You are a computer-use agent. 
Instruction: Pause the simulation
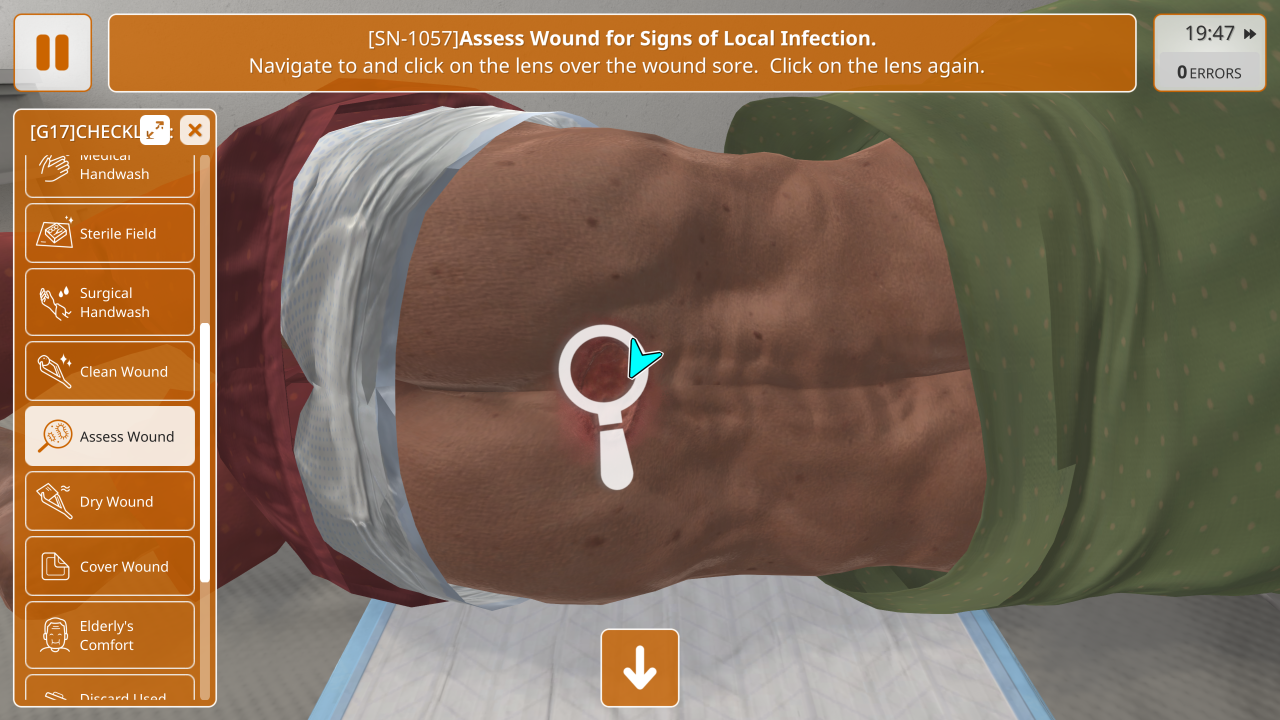tap(52, 52)
